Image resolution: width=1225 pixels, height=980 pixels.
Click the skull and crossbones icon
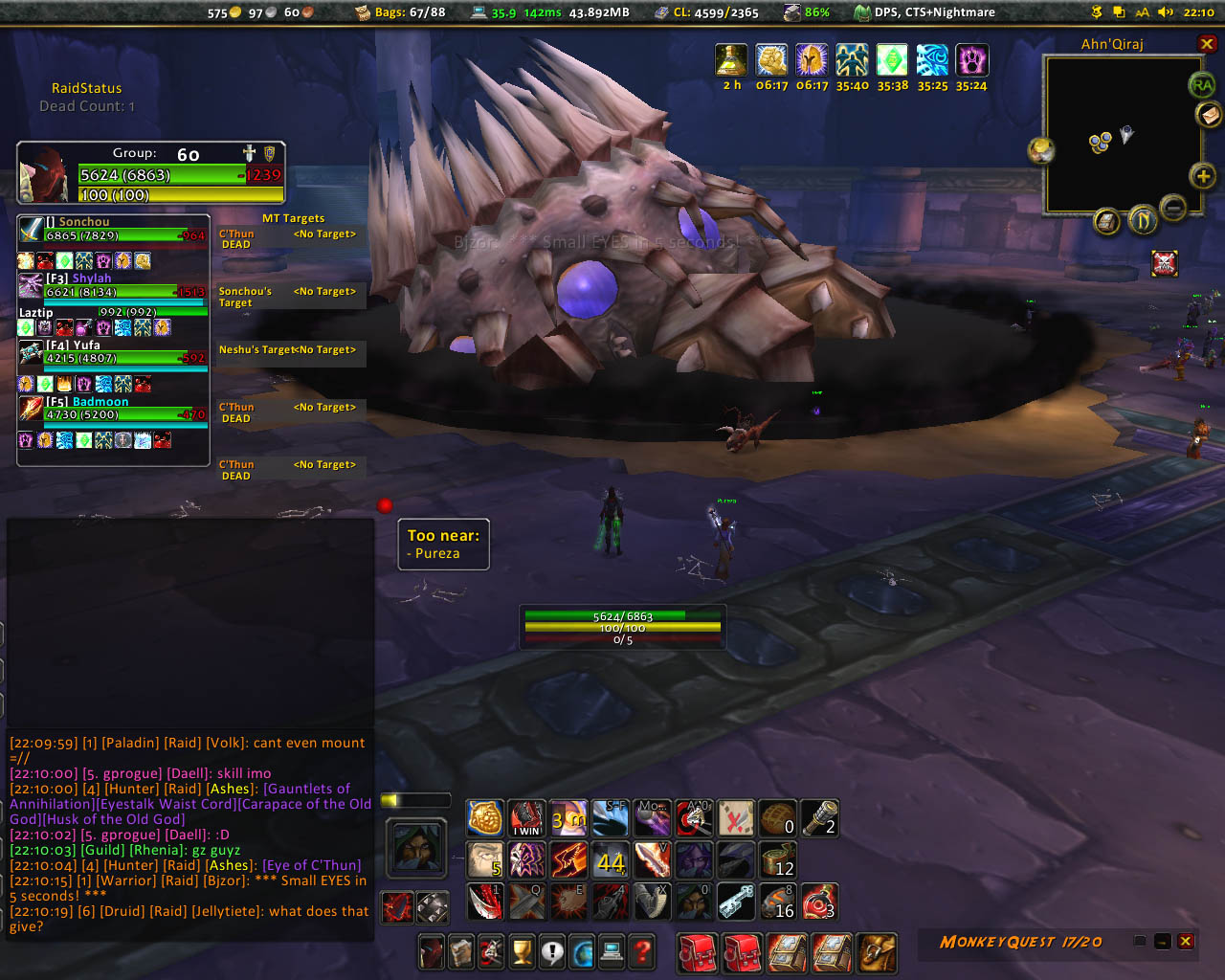tap(1165, 262)
